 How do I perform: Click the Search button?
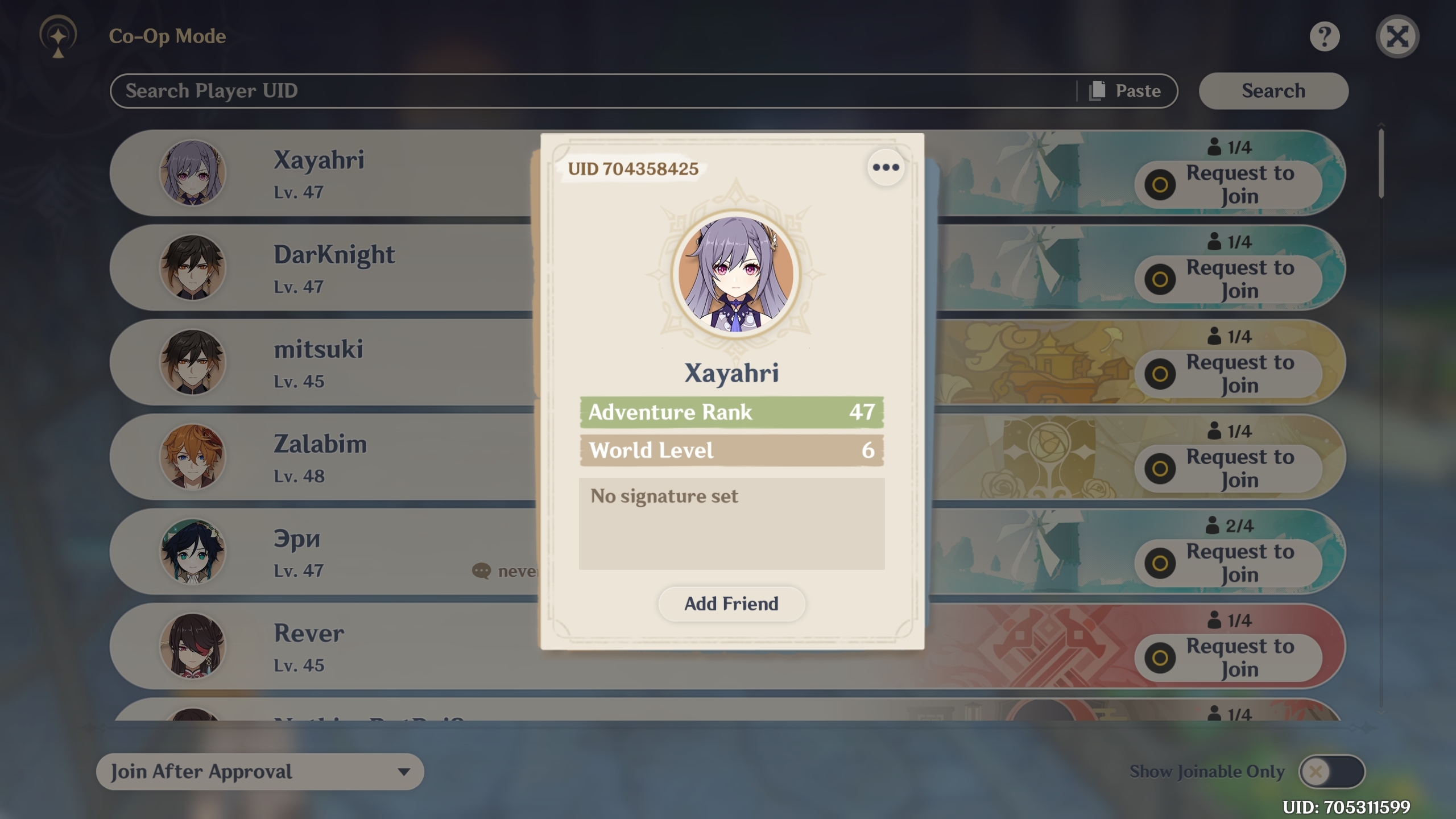[x=1273, y=90]
